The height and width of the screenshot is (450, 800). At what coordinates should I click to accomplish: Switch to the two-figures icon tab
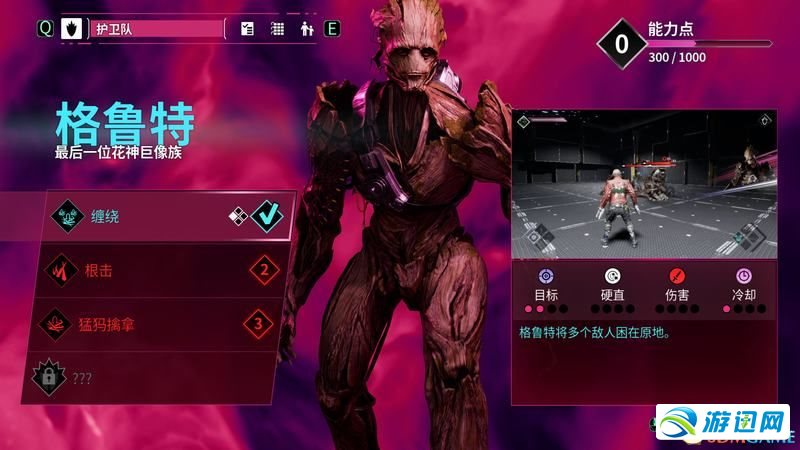tap(307, 29)
